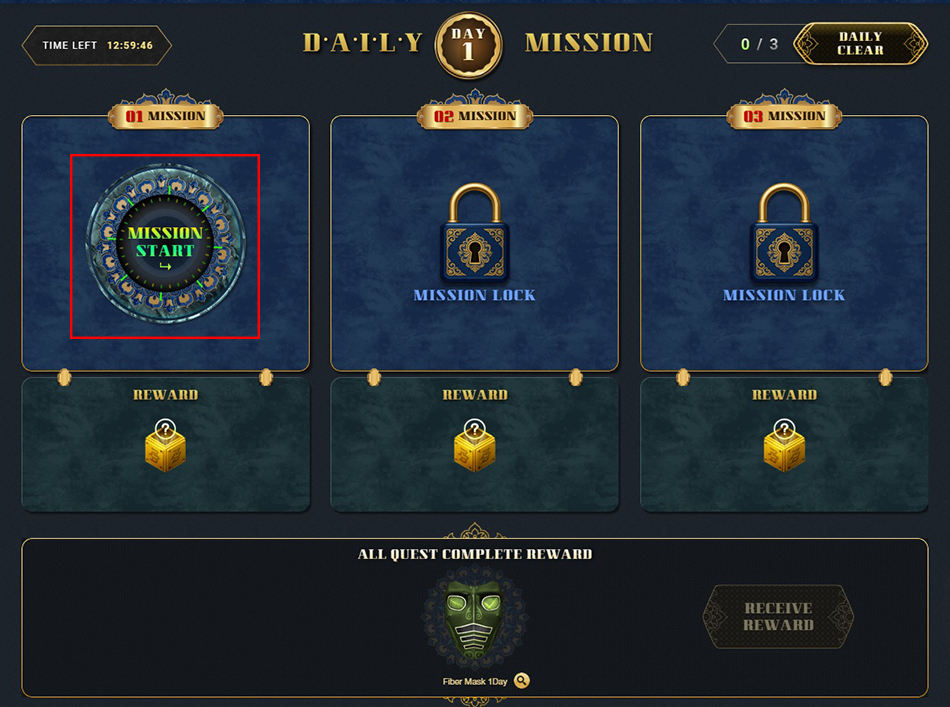Open the mystery reward box under 03 Mission
The image size is (950, 707).
(784, 446)
